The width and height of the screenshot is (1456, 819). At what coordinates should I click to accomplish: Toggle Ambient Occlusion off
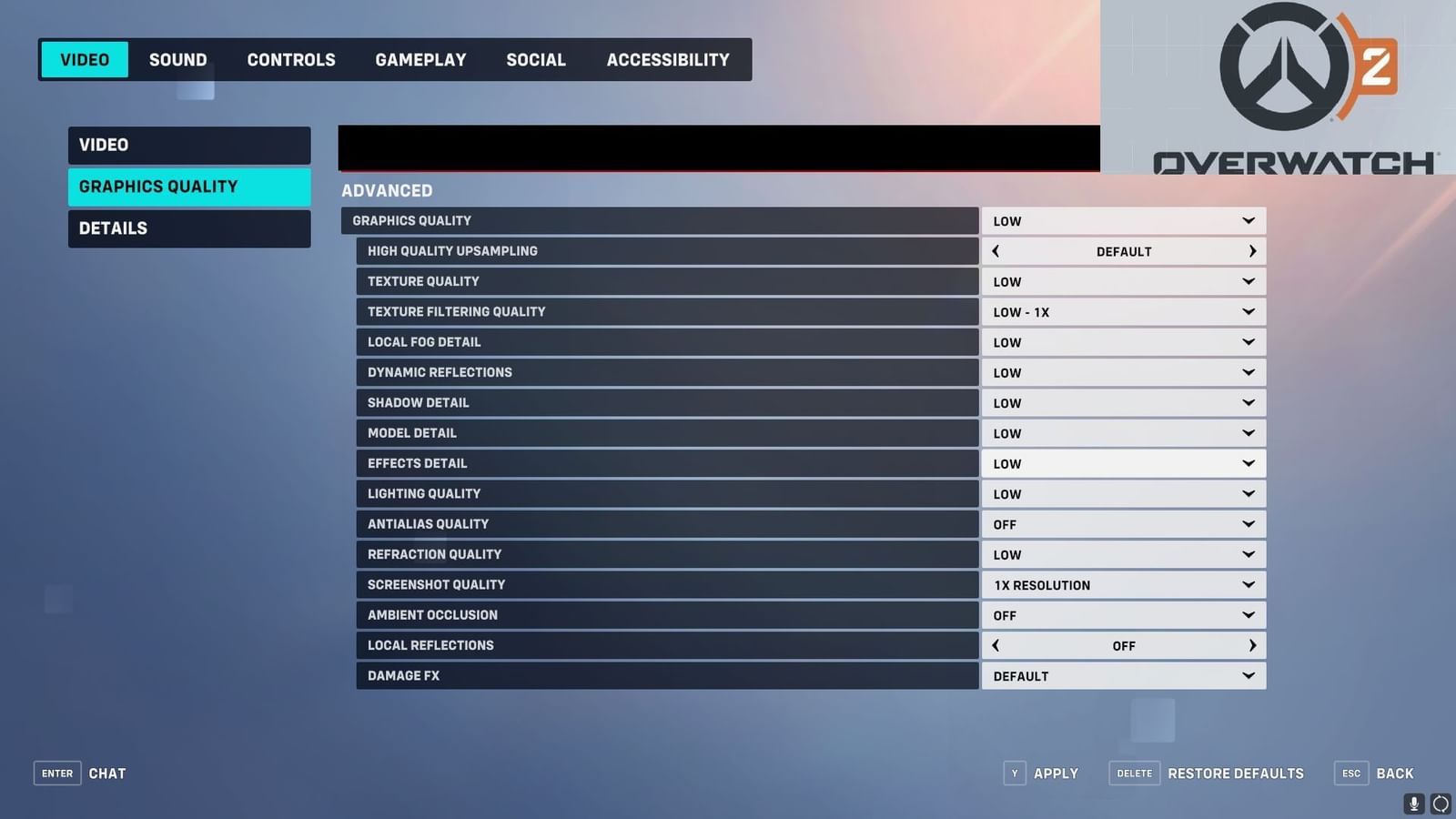pyautogui.click(x=1123, y=614)
